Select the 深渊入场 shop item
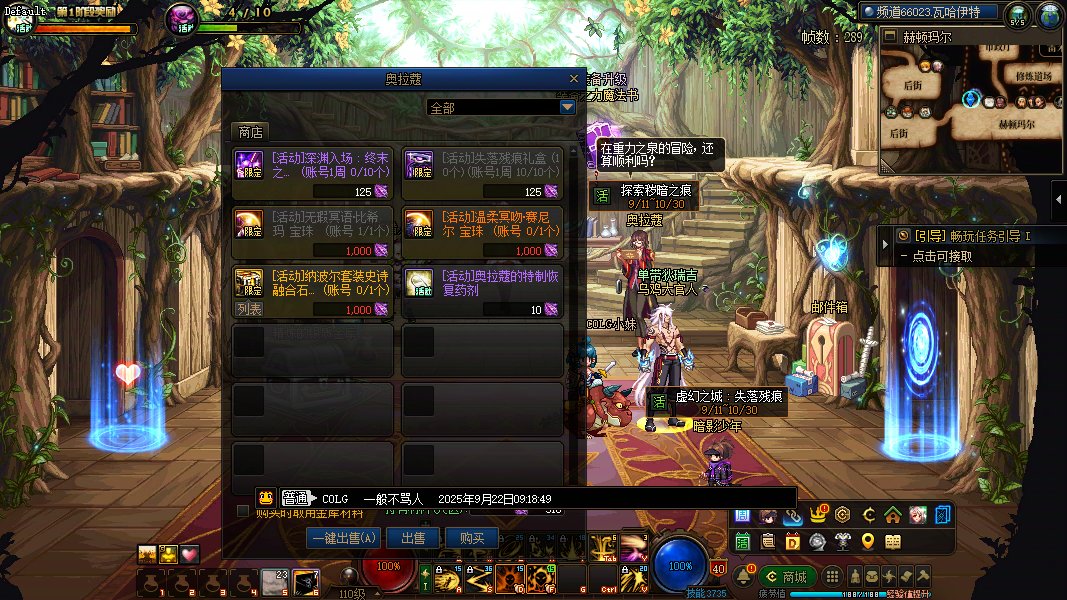Image resolution: width=1067 pixels, height=600 pixels. coord(312,174)
